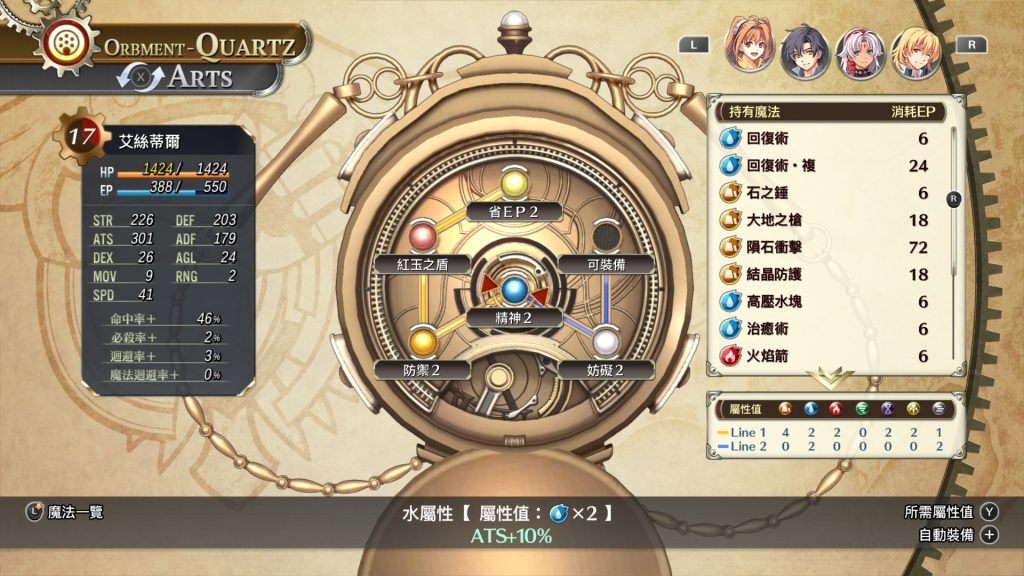Select the 防禦2 orange quartz slot

coord(423,343)
